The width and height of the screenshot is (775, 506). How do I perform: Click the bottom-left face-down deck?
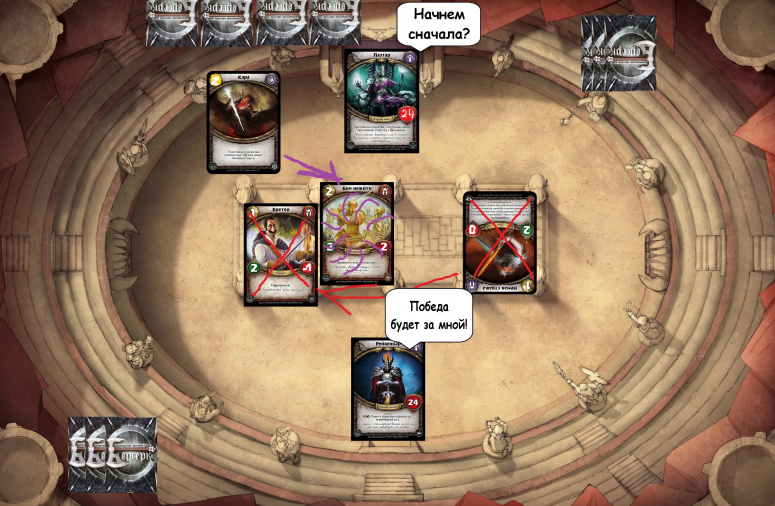pos(112,455)
